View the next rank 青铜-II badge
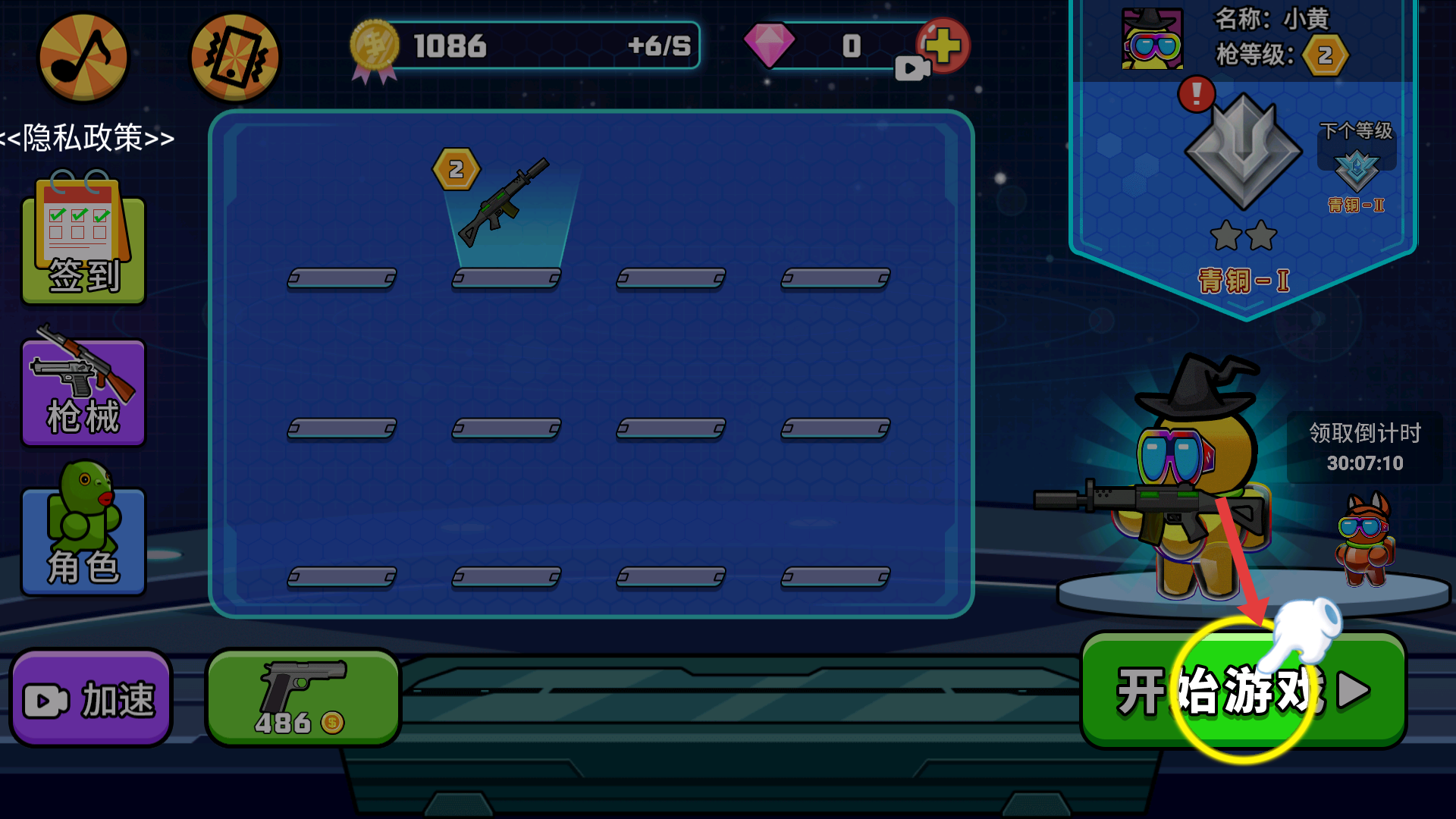The image size is (1456, 819). pyautogui.click(x=1356, y=171)
